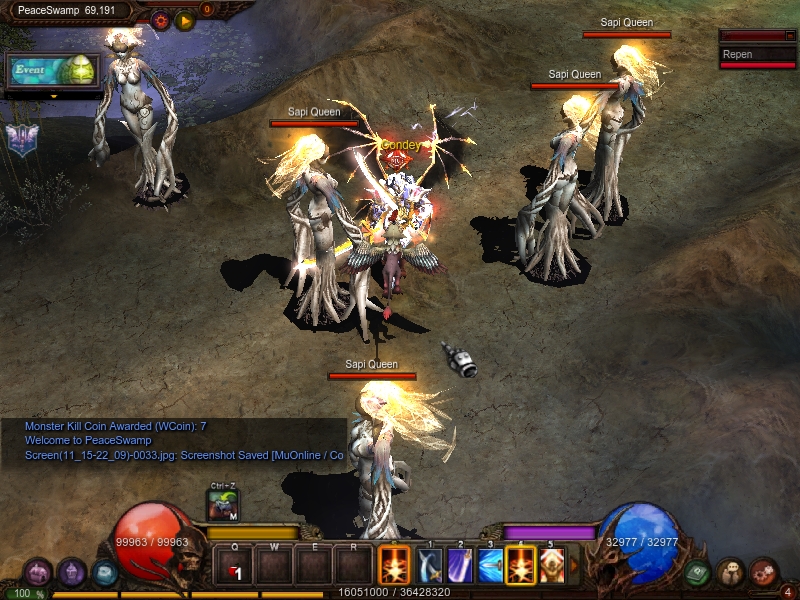Activate the blue streak skill in slot 3

click(x=491, y=566)
